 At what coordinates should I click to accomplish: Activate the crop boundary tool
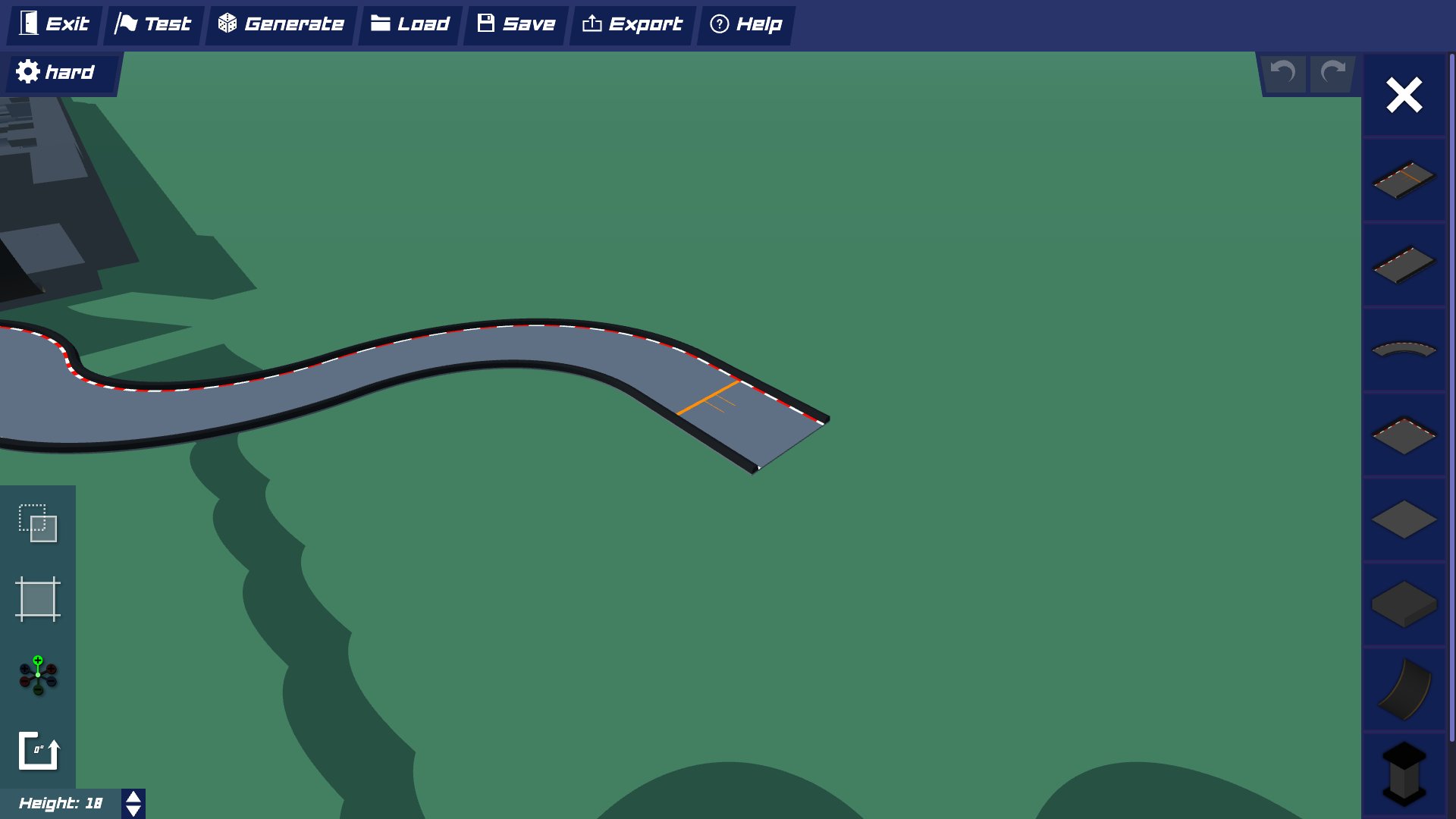(37, 599)
